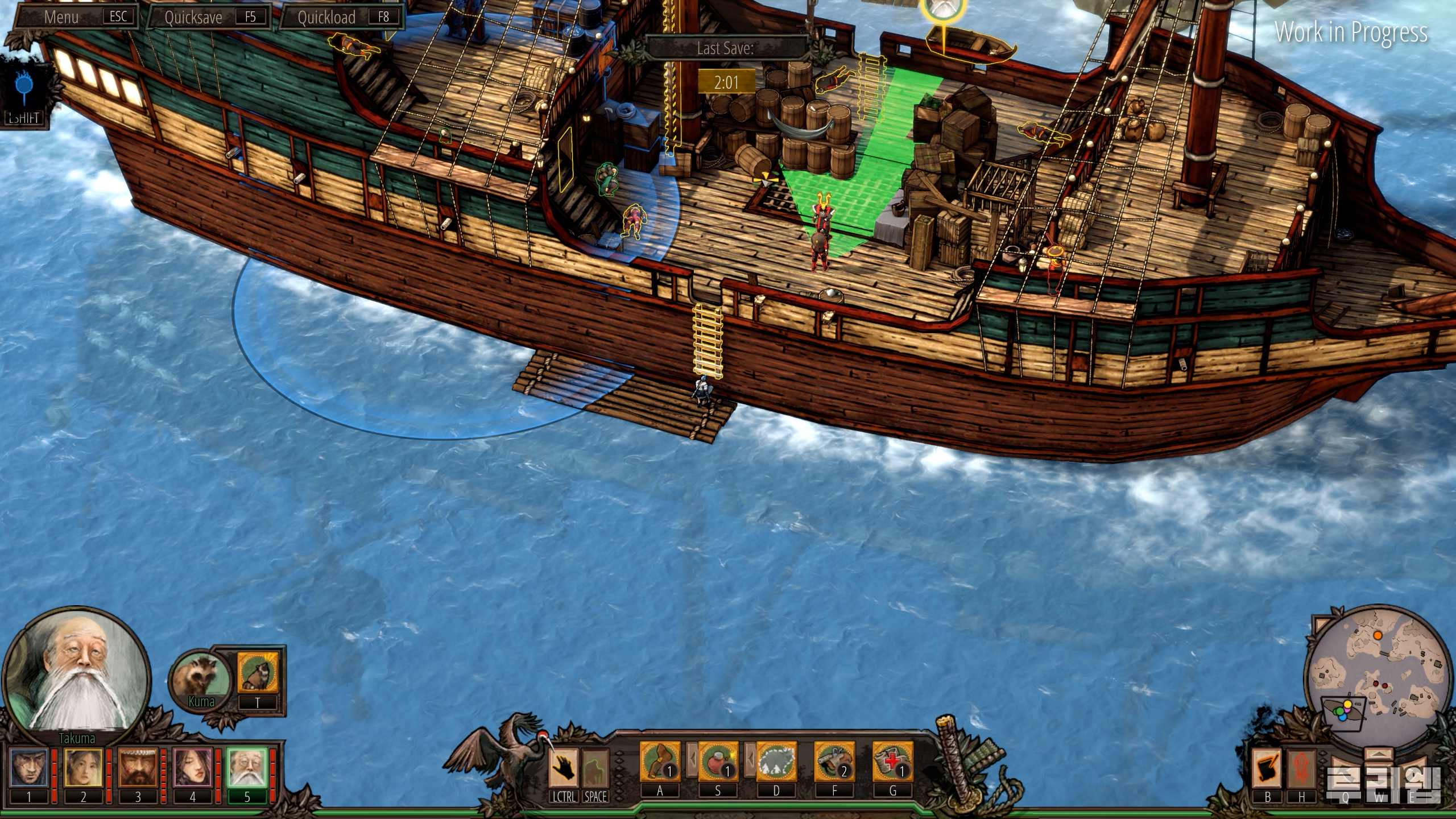Viewport: 1456px width, 819px height.
Task: Select the fourth character portrait with pink border
Action: coord(192,768)
